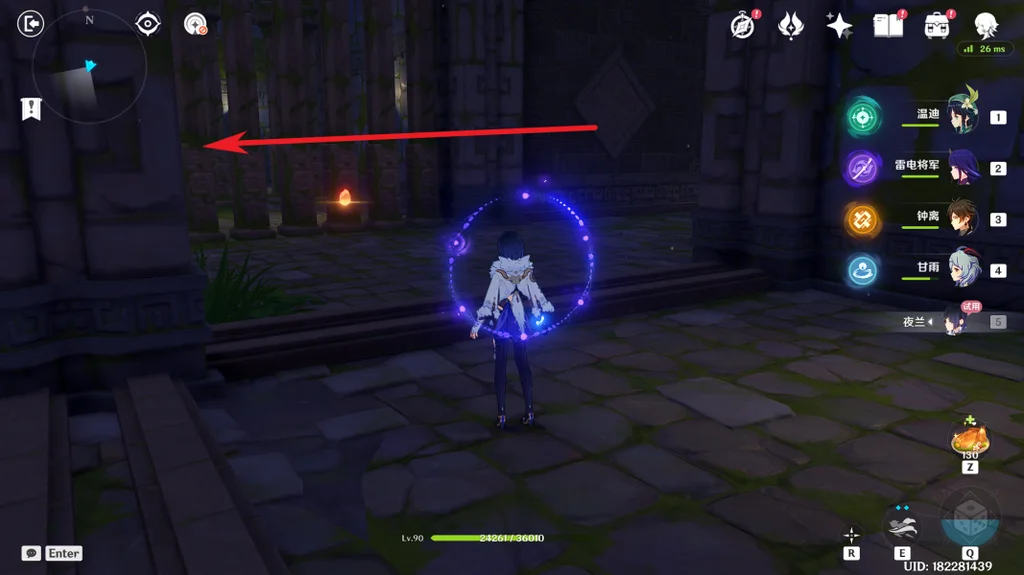Open the Paimon head menu icon

[986, 24]
